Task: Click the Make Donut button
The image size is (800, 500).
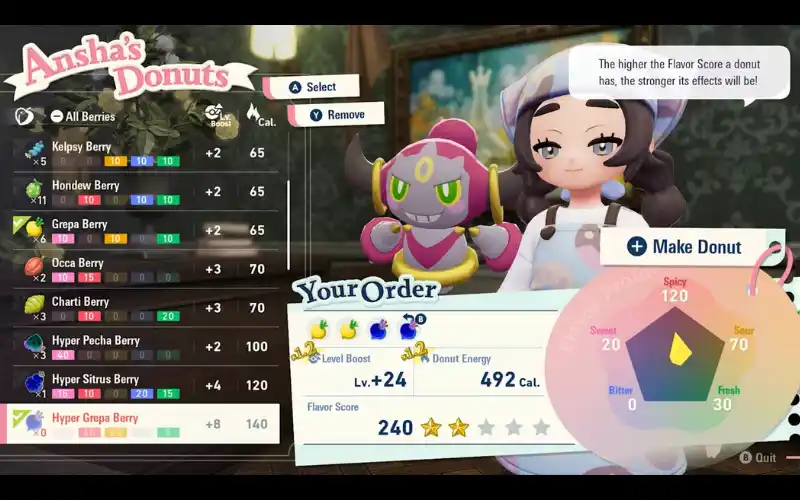Action: click(x=686, y=247)
